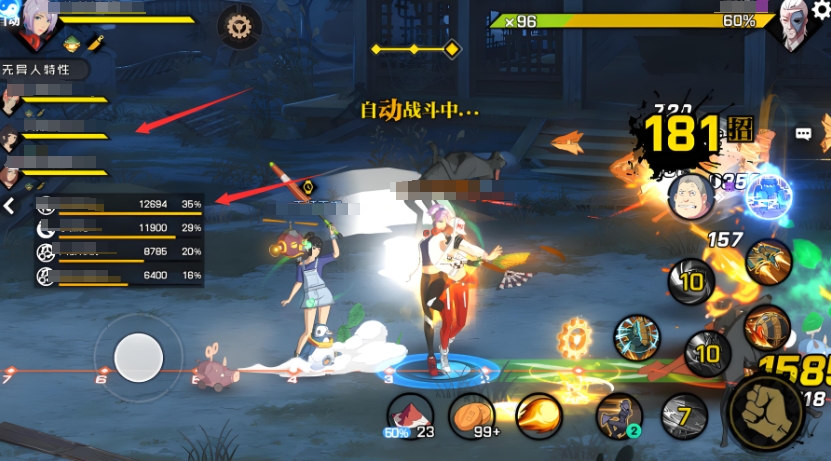Select the top damage row showing 12694

120,204
